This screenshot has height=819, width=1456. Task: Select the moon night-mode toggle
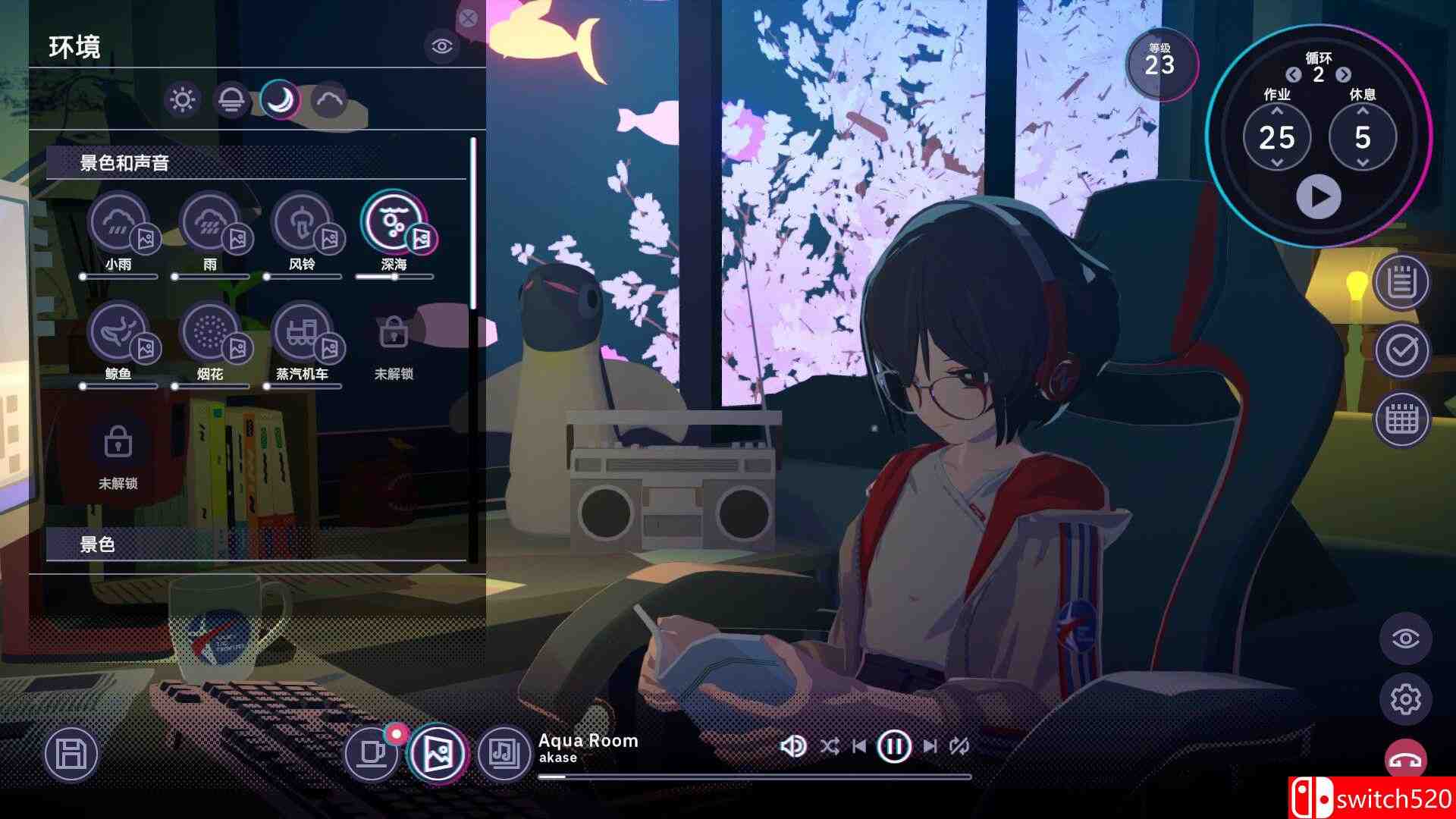click(x=278, y=99)
